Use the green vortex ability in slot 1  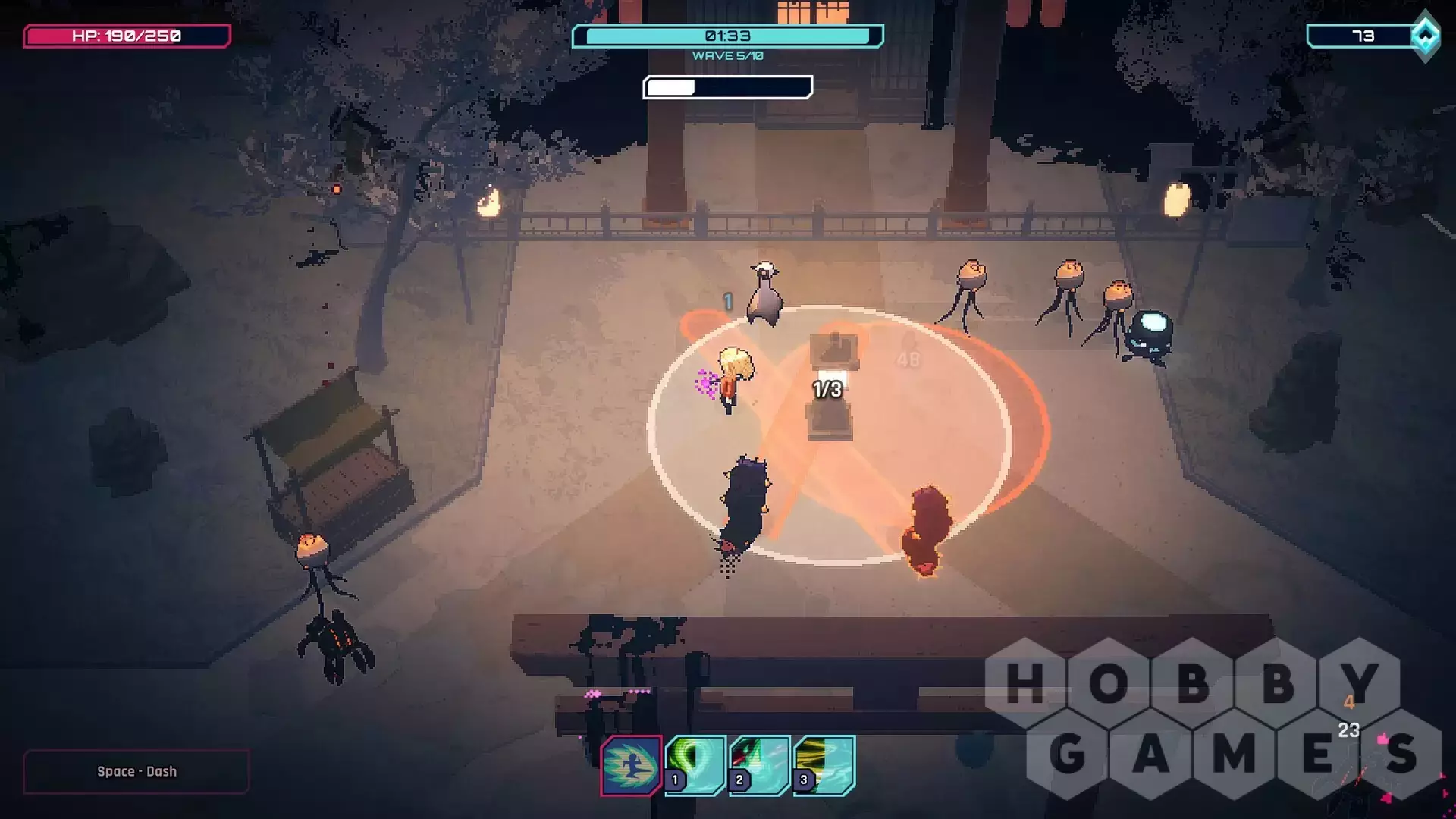695,765
